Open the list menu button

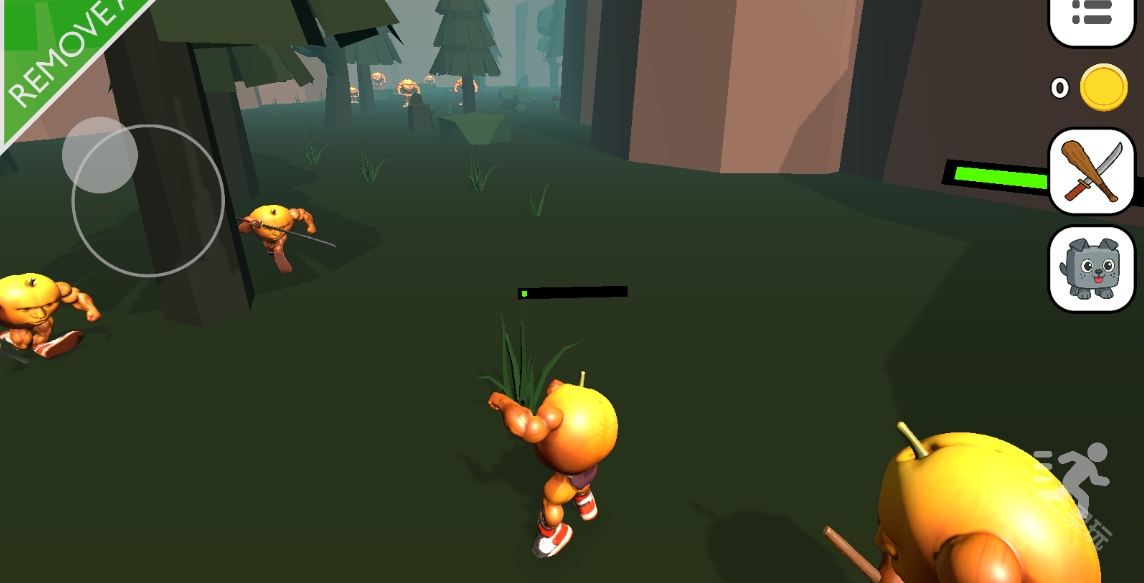[x=1091, y=15]
